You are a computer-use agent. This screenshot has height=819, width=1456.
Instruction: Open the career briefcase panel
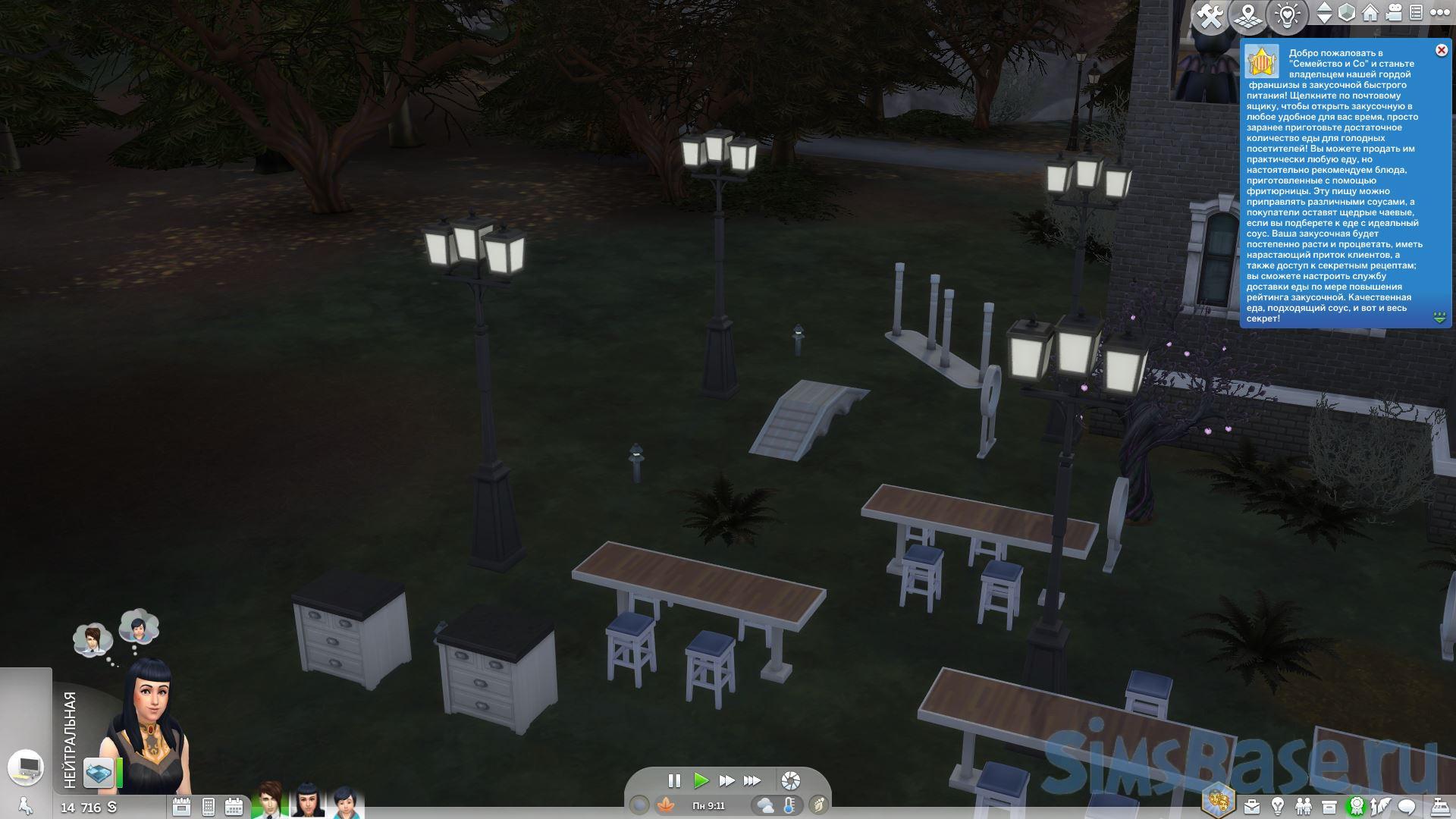click(x=1253, y=805)
